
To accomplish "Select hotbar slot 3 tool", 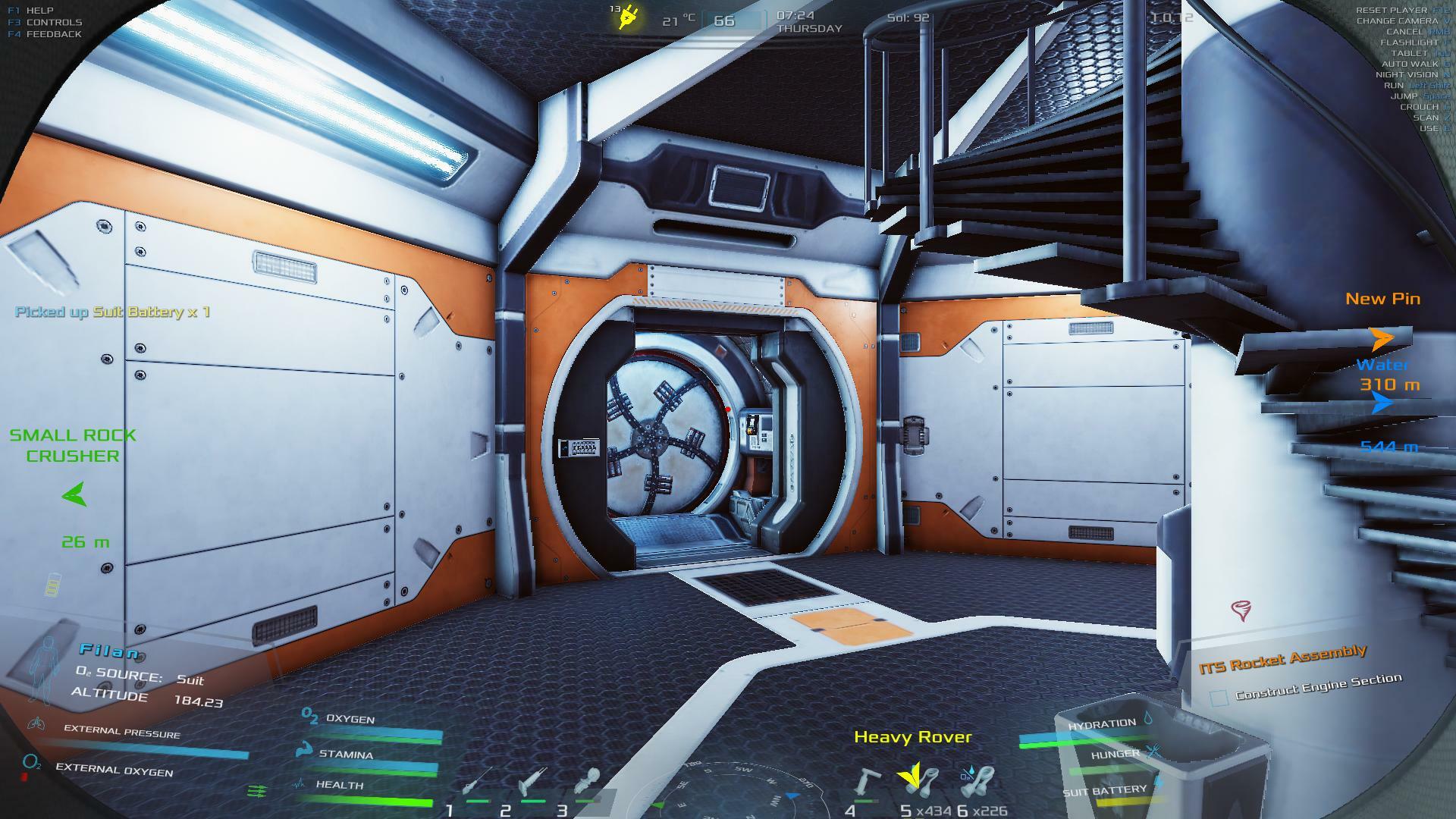I will click(x=588, y=783).
